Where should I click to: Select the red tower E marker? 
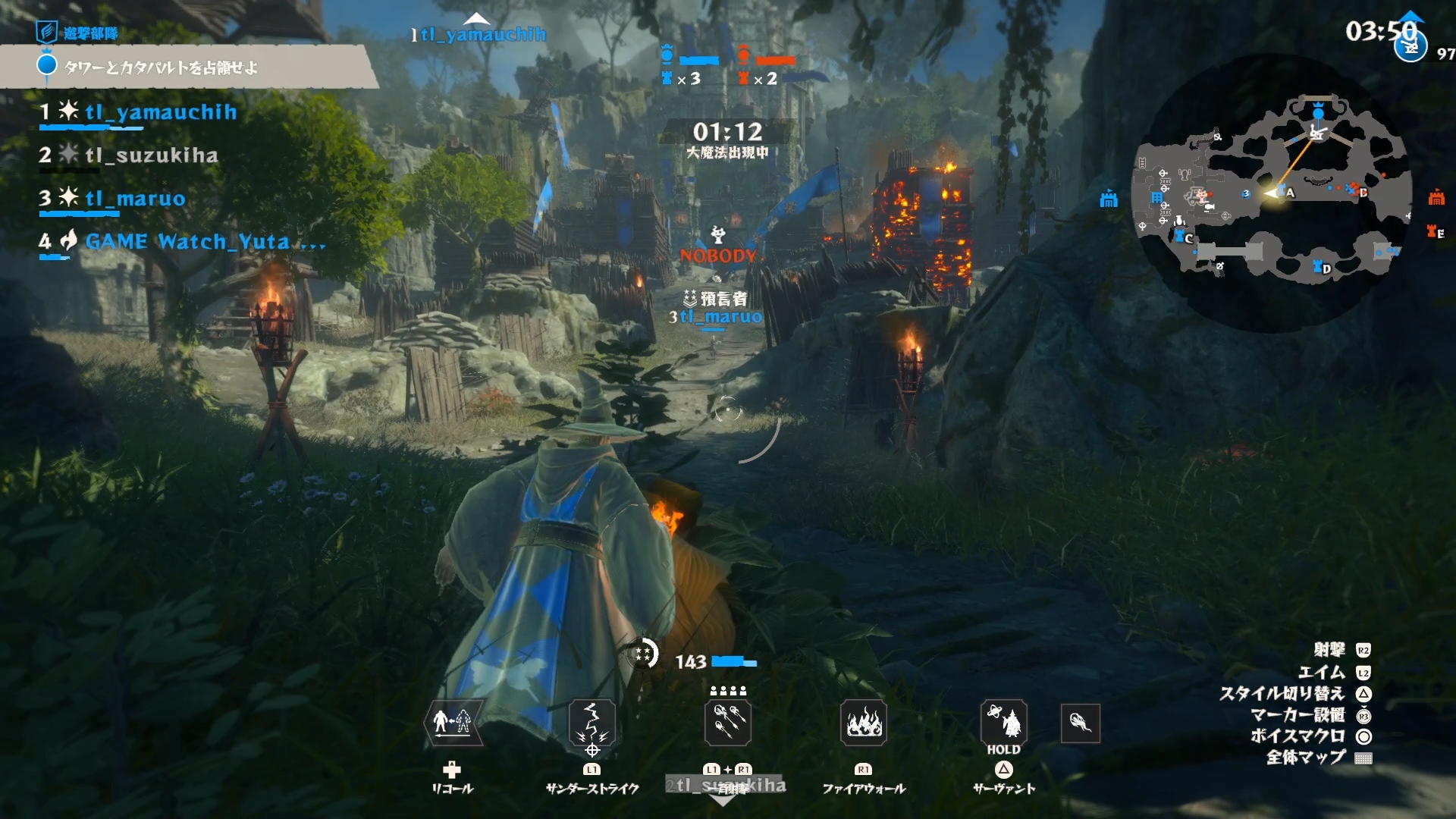(1435, 232)
